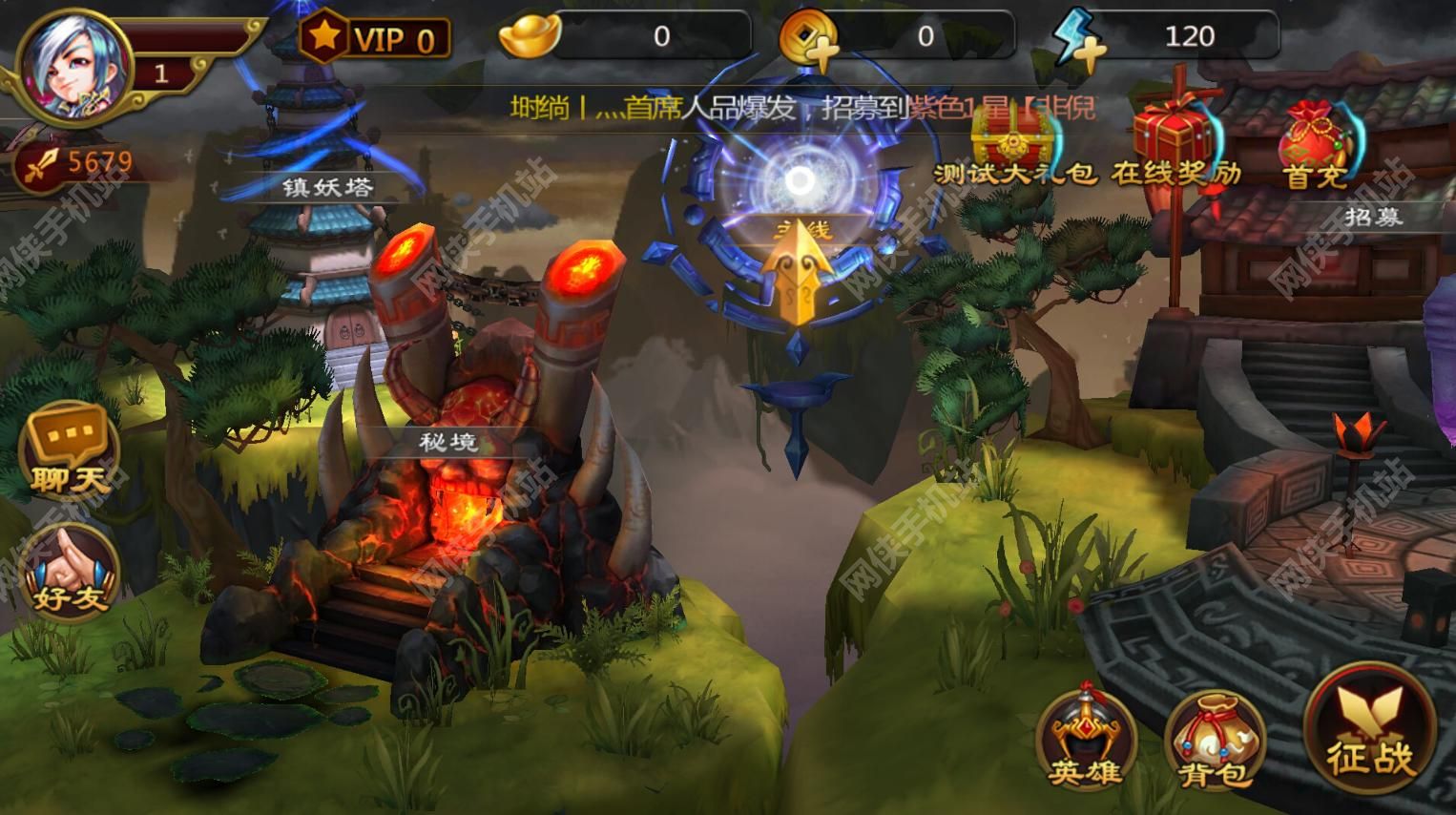Open the 首充 first recharge bag
This screenshot has width=1456, height=815.
[1316, 145]
